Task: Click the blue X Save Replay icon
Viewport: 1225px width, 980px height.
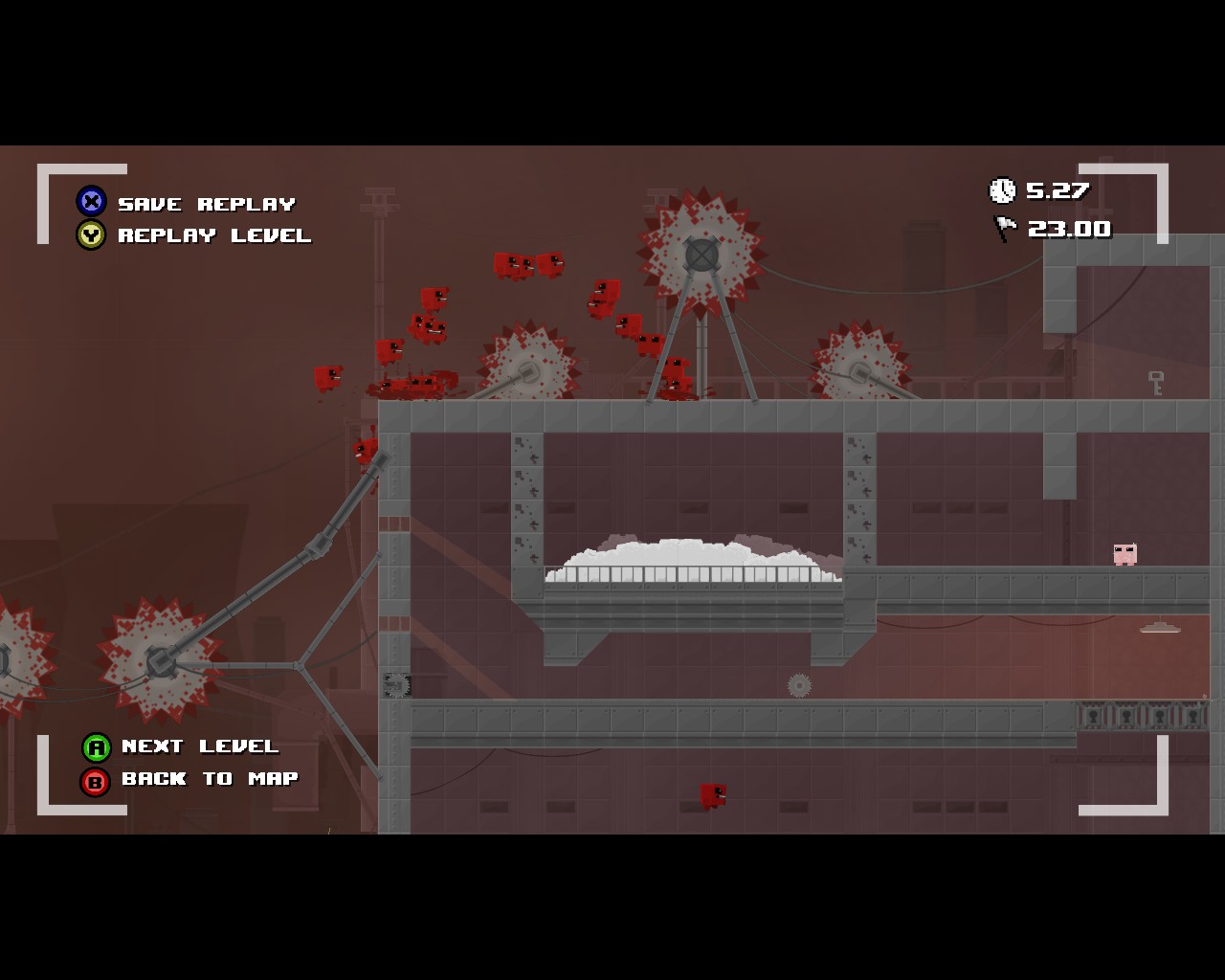Action: (x=90, y=202)
